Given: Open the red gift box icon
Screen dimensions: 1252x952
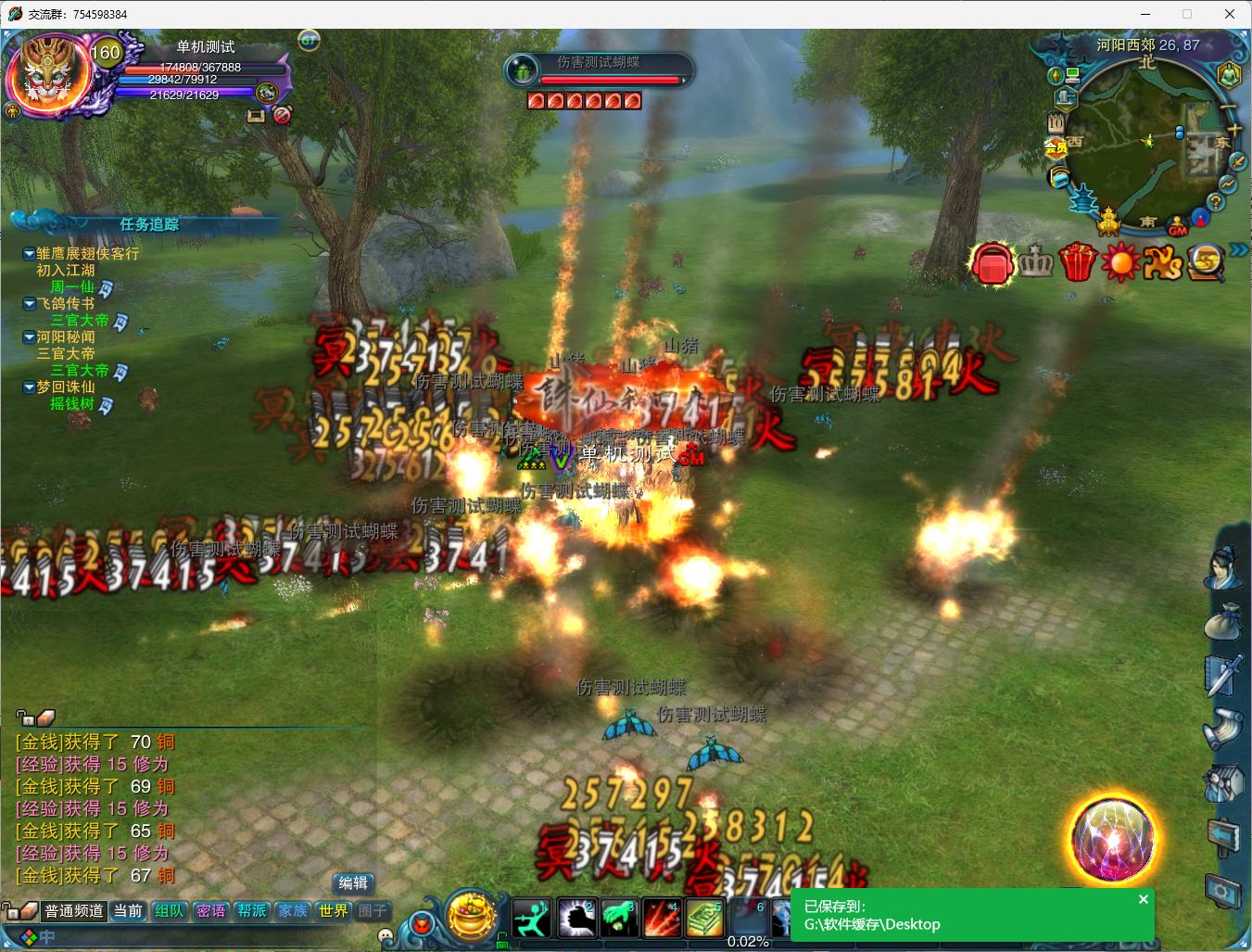Looking at the screenshot, I should pos(1078,262).
